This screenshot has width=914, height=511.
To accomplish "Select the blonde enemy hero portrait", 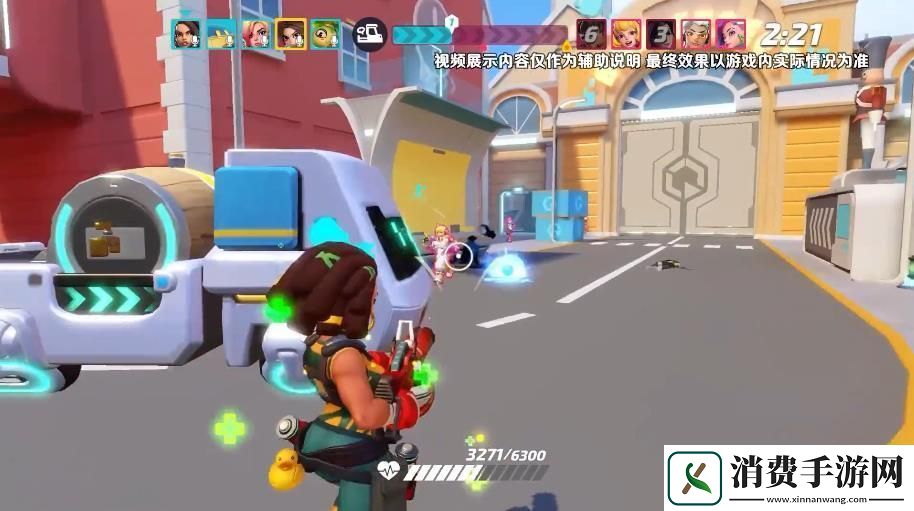I will [626, 35].
